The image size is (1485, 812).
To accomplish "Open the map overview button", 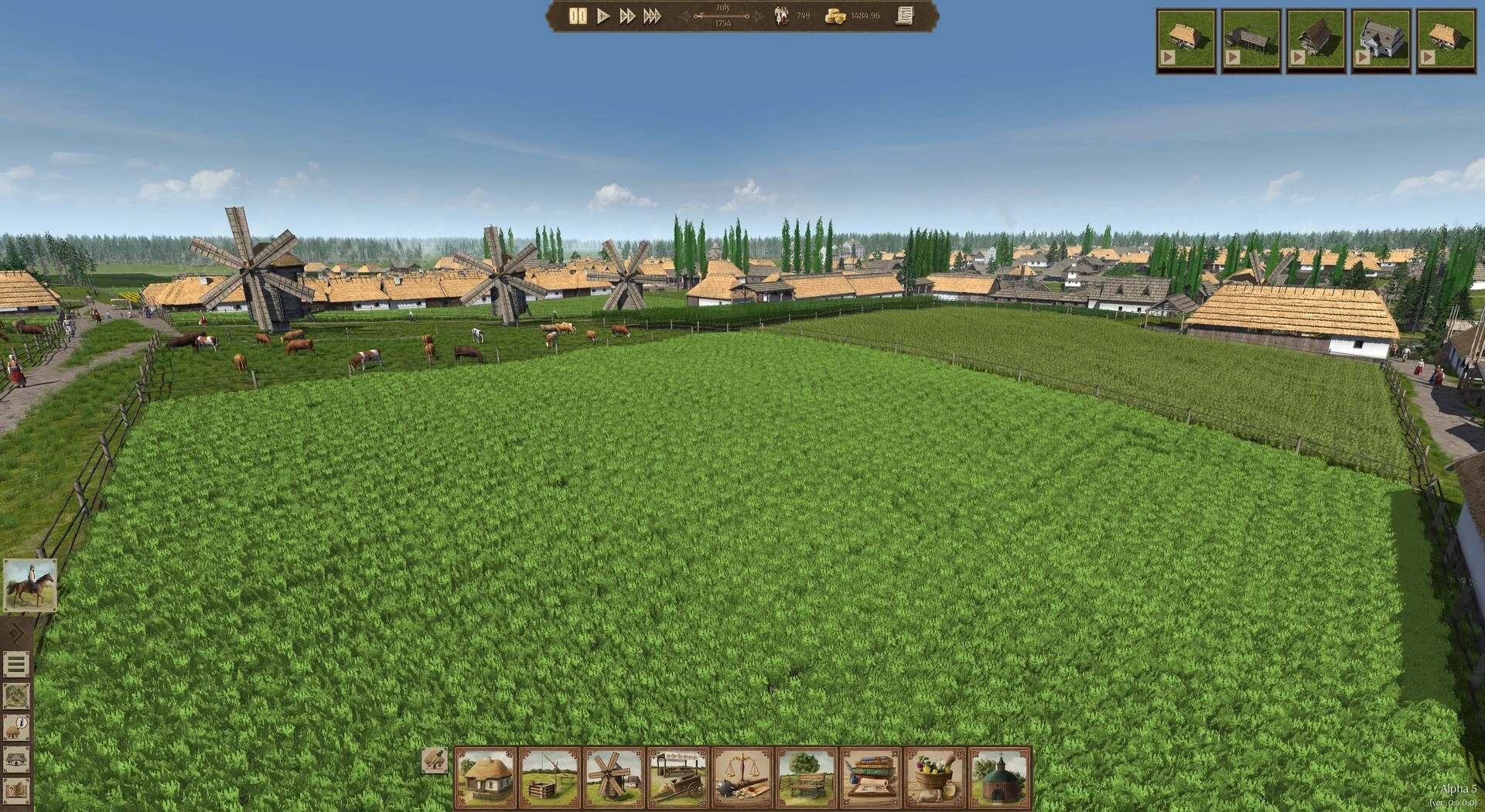I will click(x=16, y=696).
